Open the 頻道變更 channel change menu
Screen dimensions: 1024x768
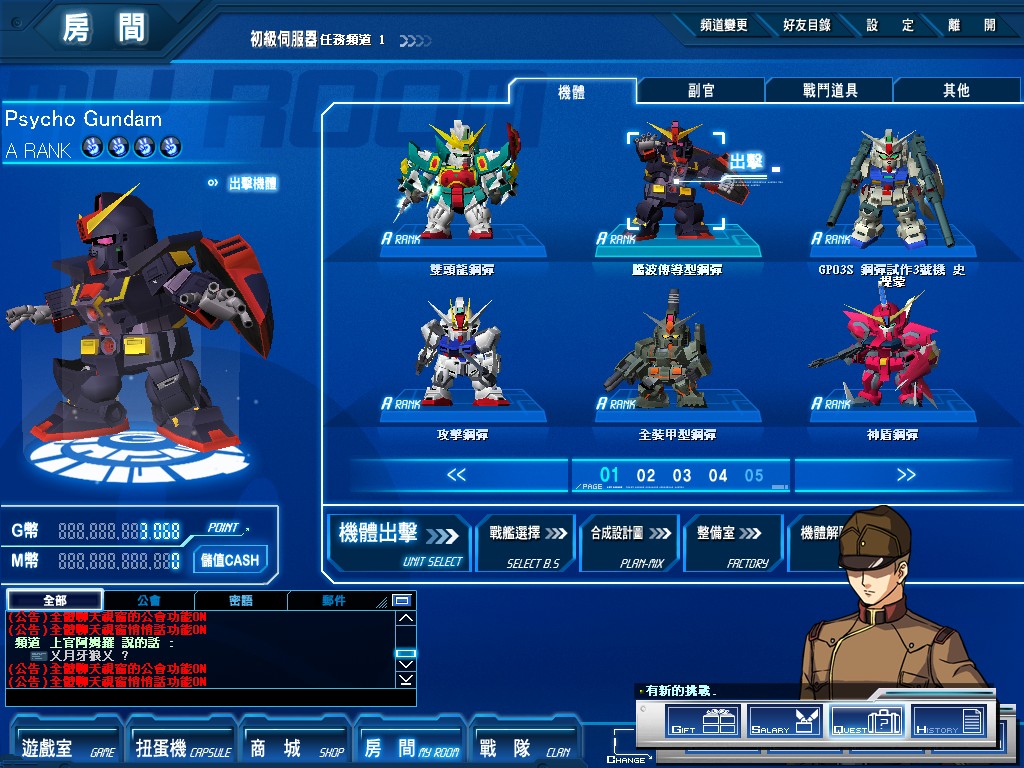[723, 26]
